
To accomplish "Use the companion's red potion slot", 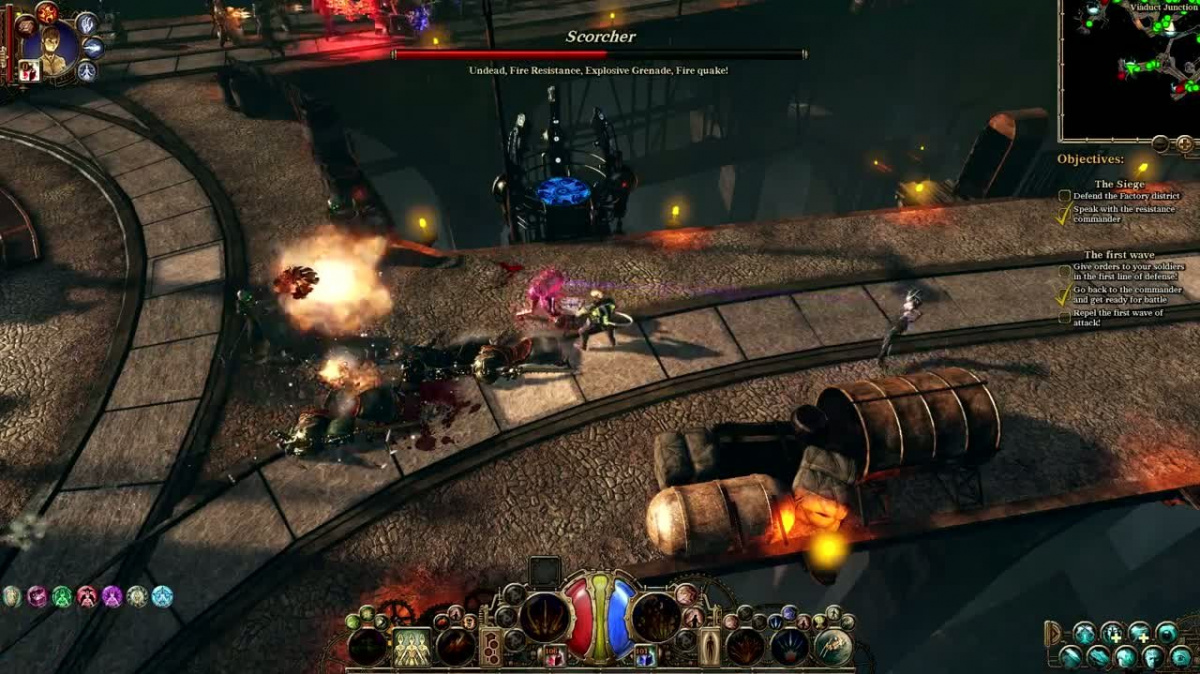I will coord(29,70).
